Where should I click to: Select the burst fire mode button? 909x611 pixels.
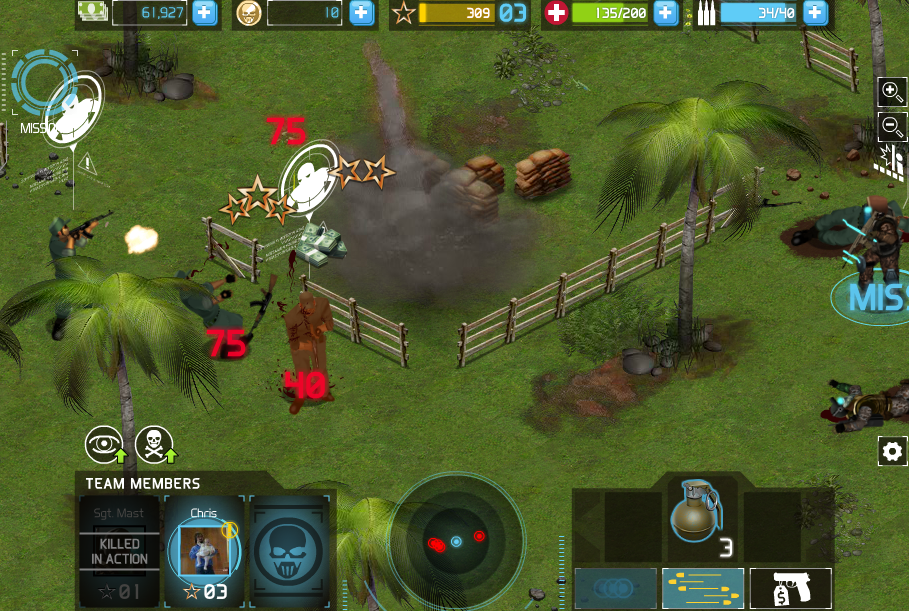pyautogui.click(x=703, y=588)
